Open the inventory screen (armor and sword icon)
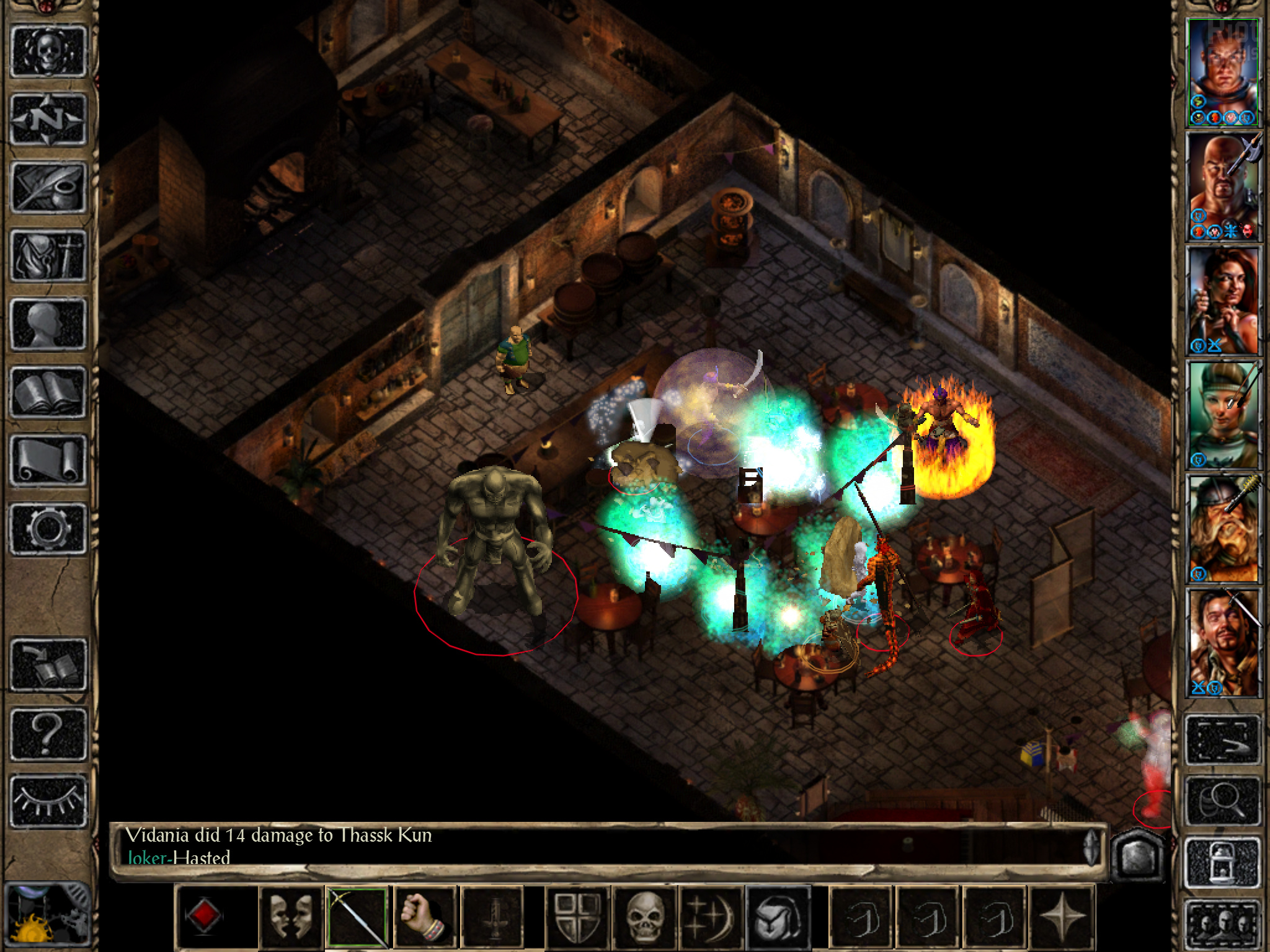This screenshot has height=952, width=1270. click(48, 255)
